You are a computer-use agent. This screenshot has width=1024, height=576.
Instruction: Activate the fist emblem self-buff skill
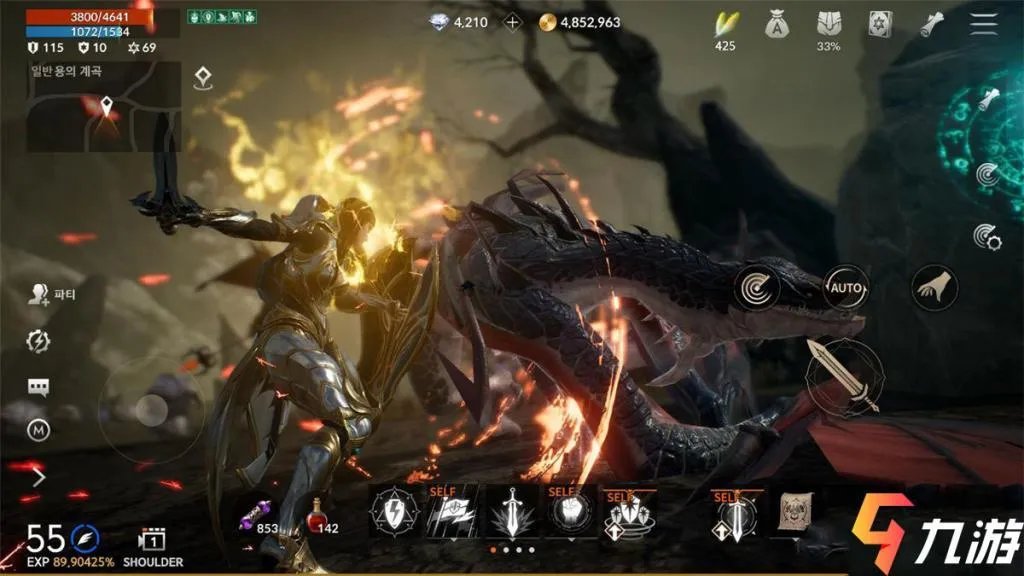pos(568,514)
